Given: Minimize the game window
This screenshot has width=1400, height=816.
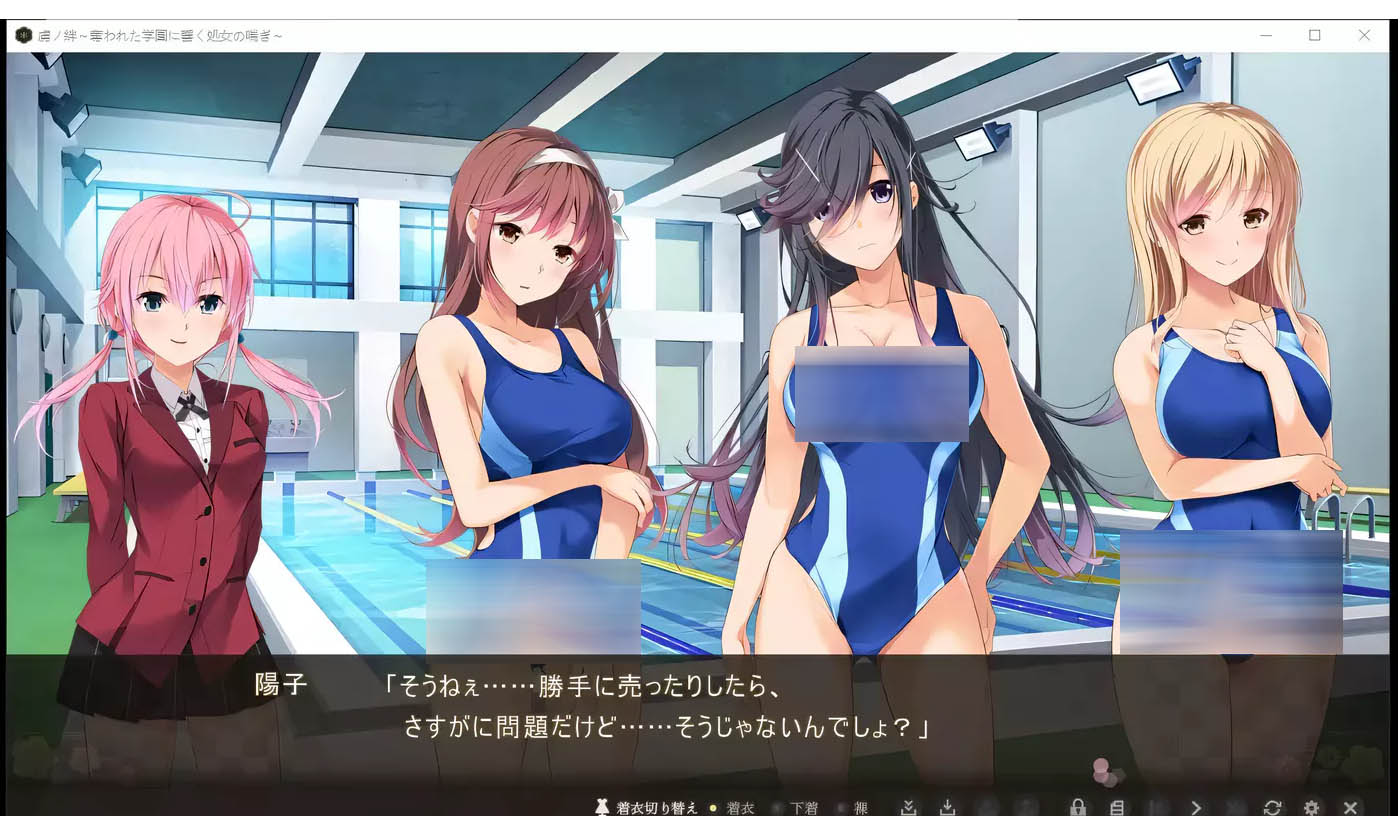Looking at the screenshot, I should point(1266,35).
